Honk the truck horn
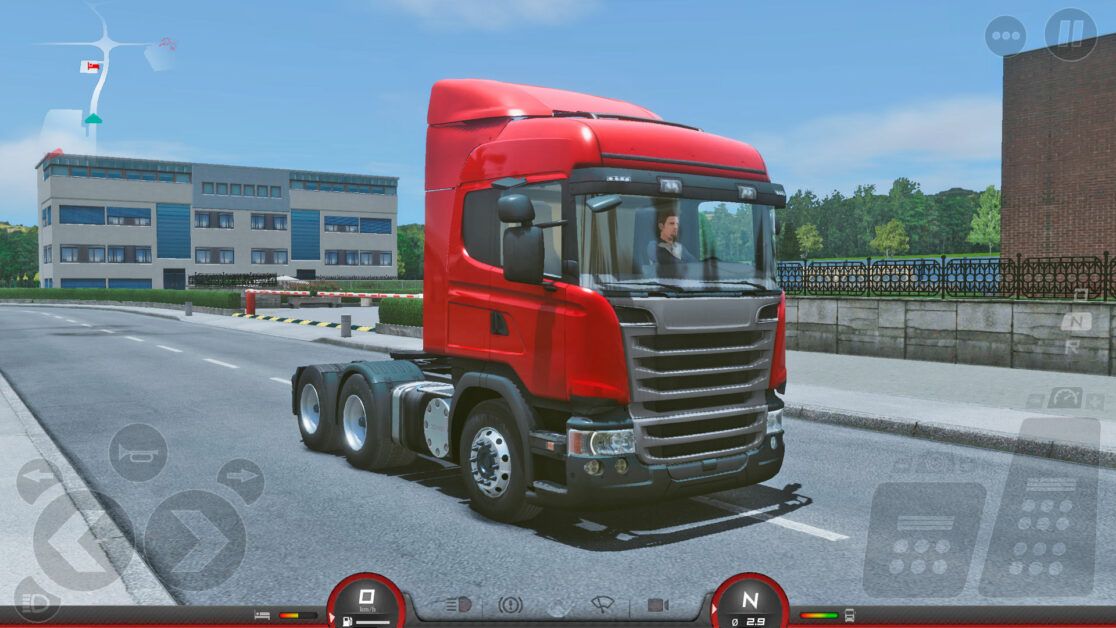 pos(138,452)
